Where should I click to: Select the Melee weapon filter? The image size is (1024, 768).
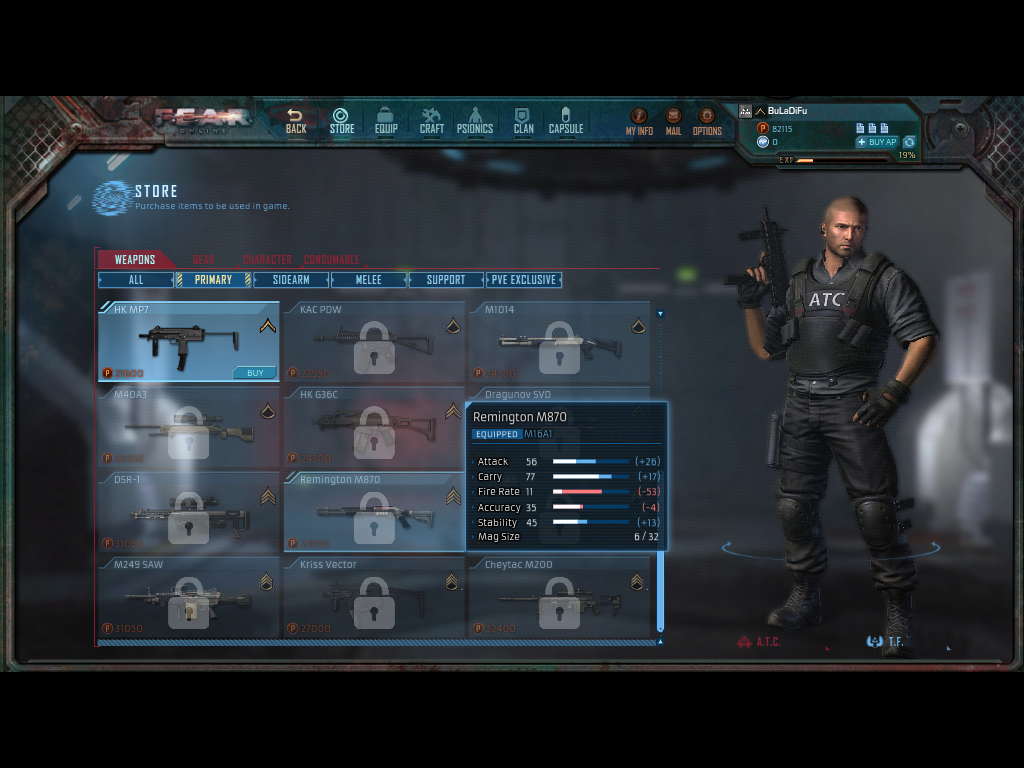pyautogui.click(x=369, y=280)
